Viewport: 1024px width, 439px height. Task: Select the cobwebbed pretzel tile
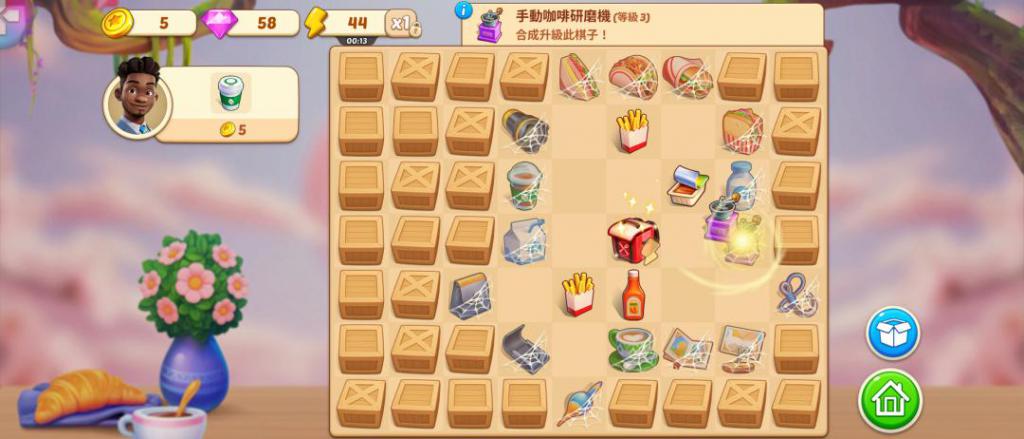coord(796,295)
